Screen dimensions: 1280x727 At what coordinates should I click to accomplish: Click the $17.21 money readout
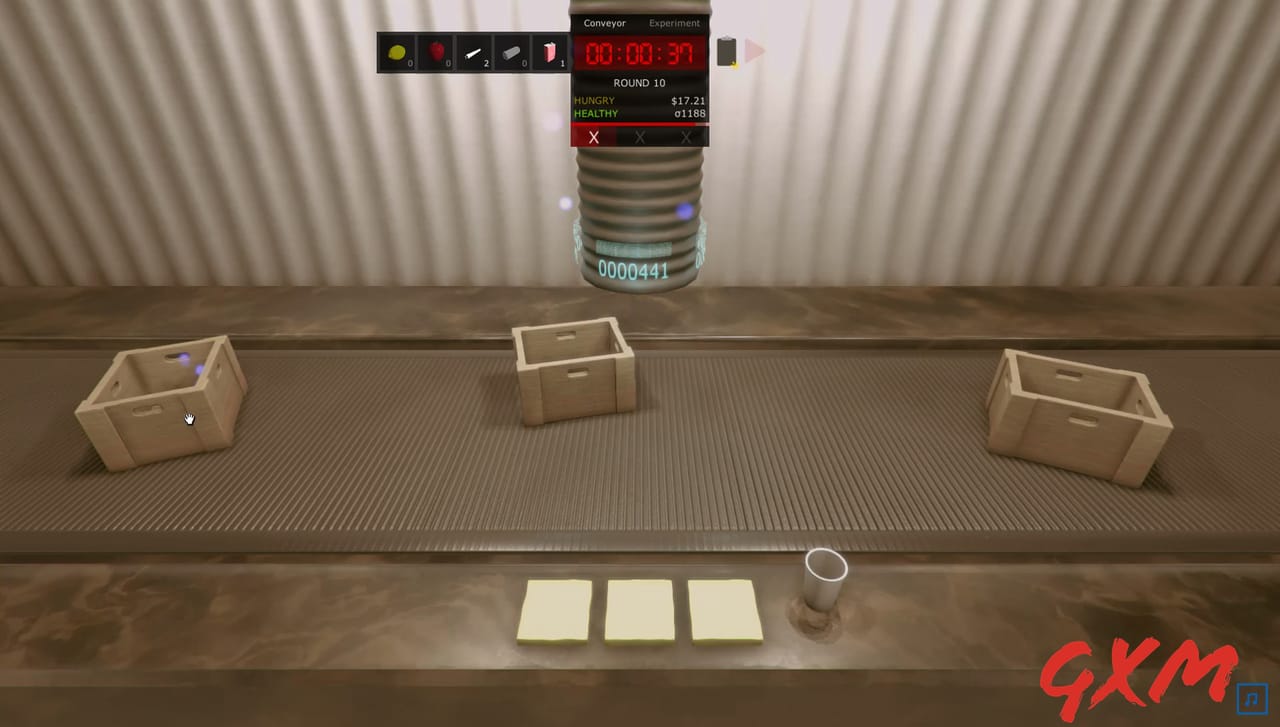688,100
